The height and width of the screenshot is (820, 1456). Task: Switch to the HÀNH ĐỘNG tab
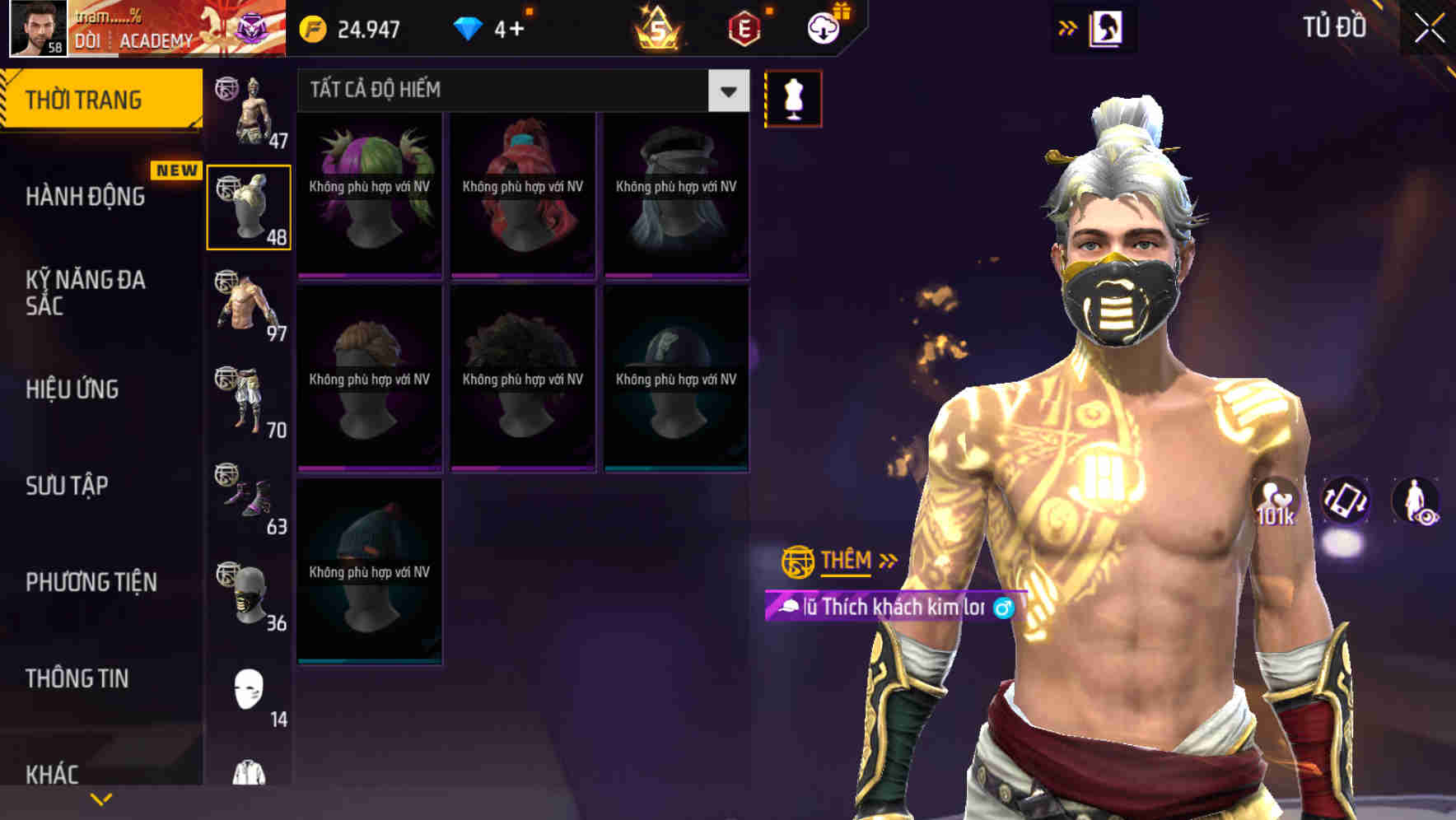point(86,197)
